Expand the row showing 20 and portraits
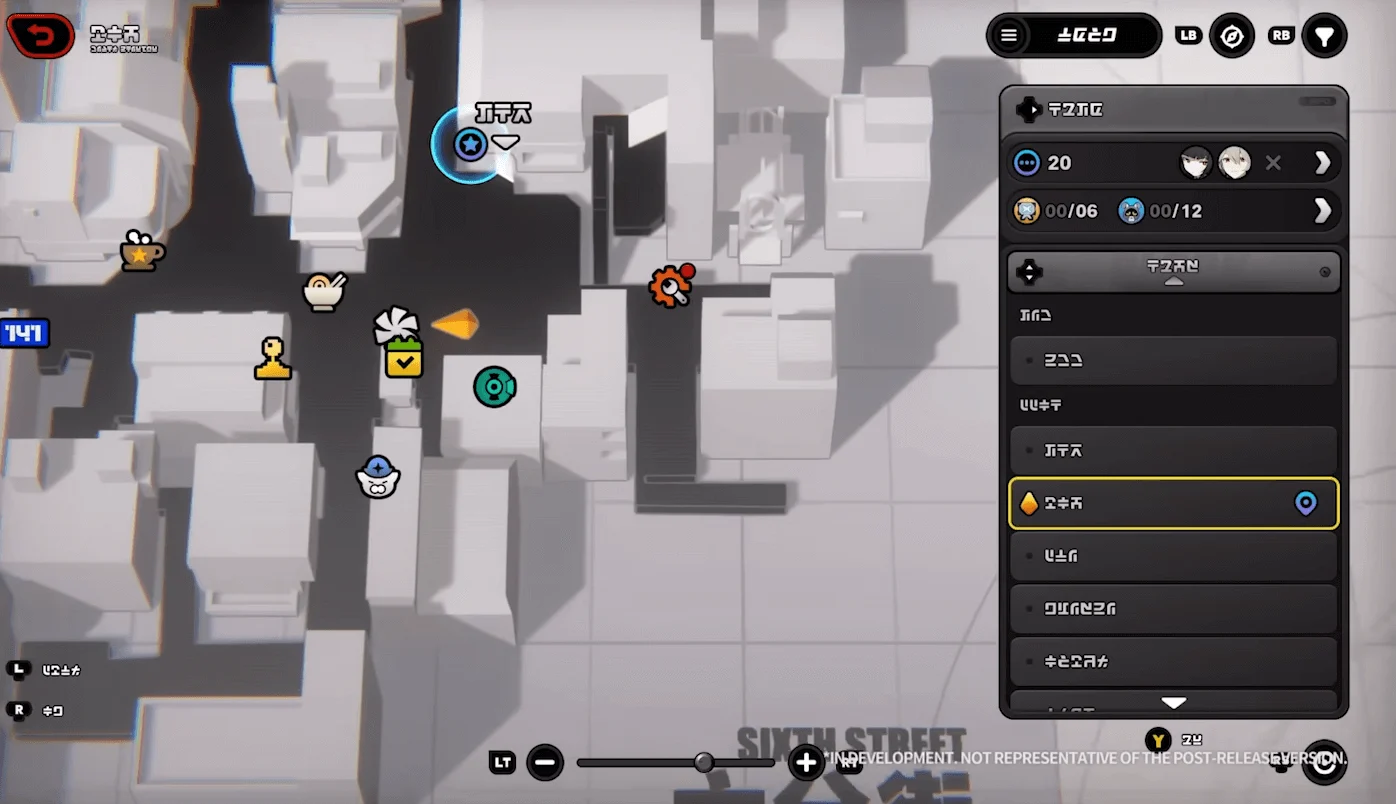Image resolution: width=1396 pixels, height=804 pixels. coord(1322,163)
